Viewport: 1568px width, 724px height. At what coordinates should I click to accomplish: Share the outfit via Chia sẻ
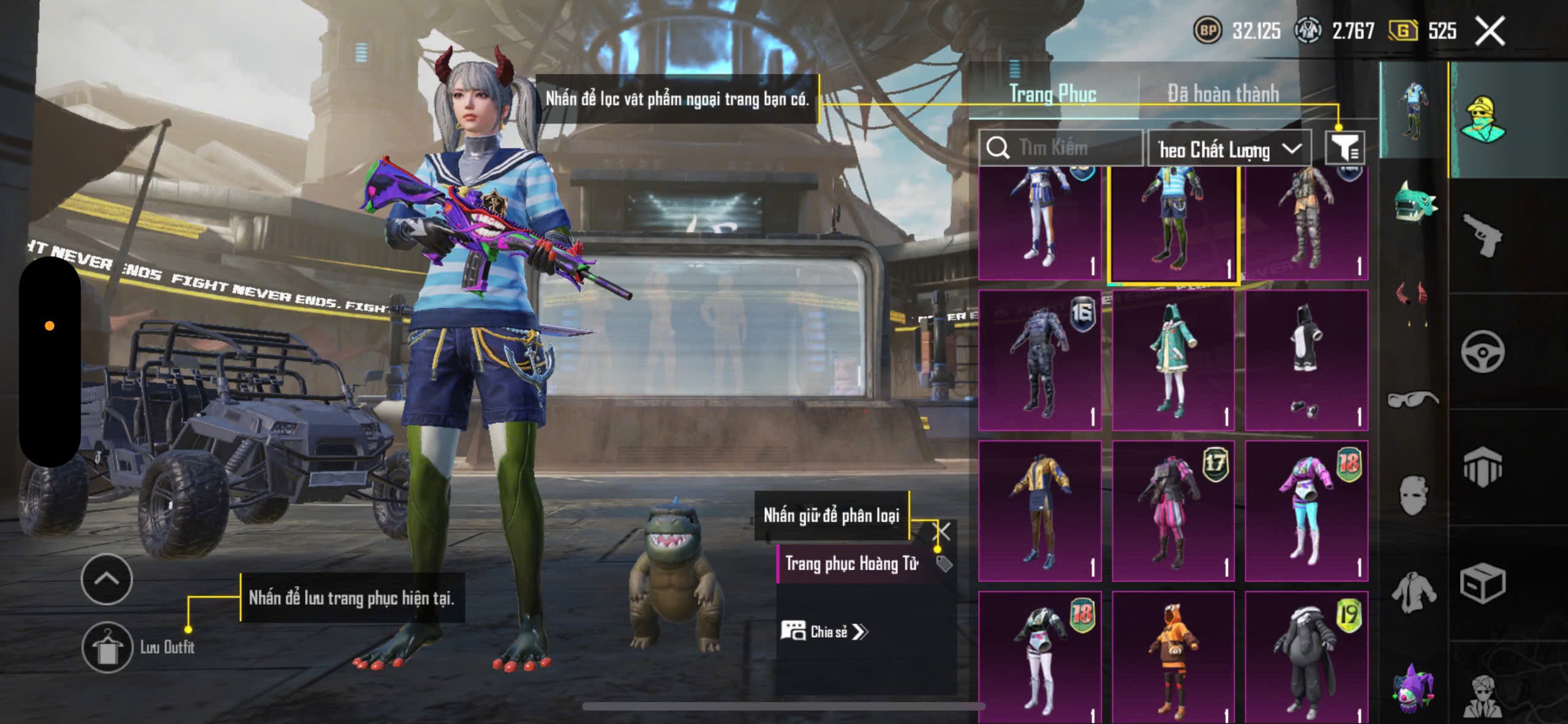pos(824,632)
